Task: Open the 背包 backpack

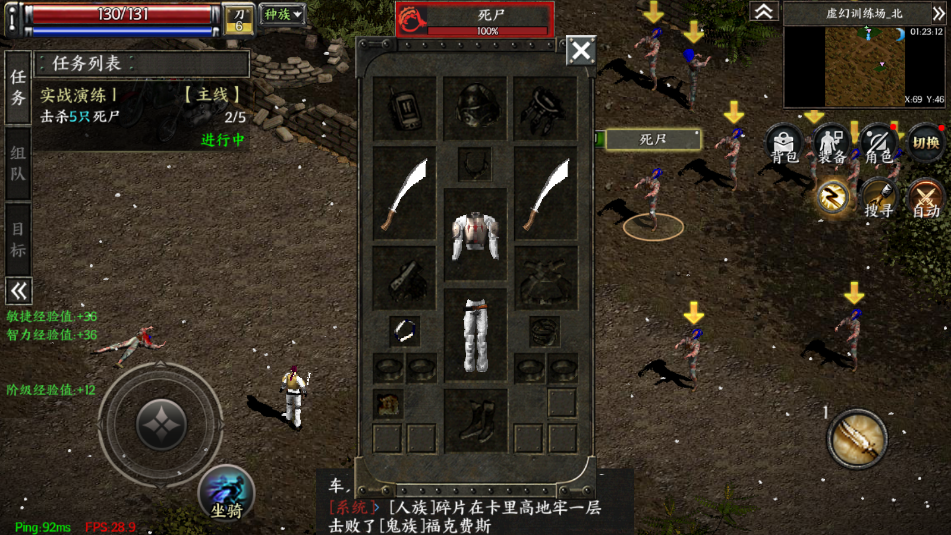Action: point(785,144)
